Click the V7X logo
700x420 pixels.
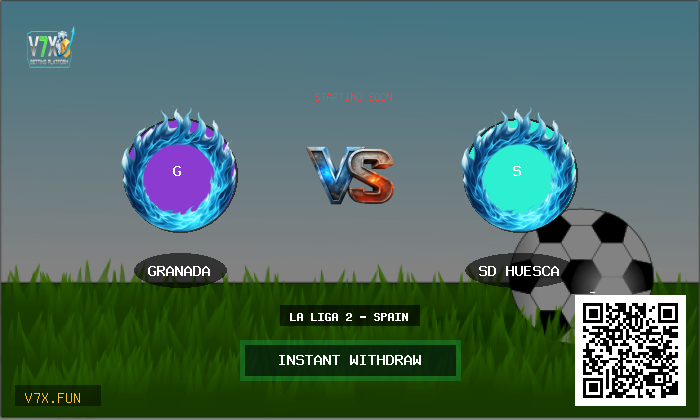(x=49, y=46)
